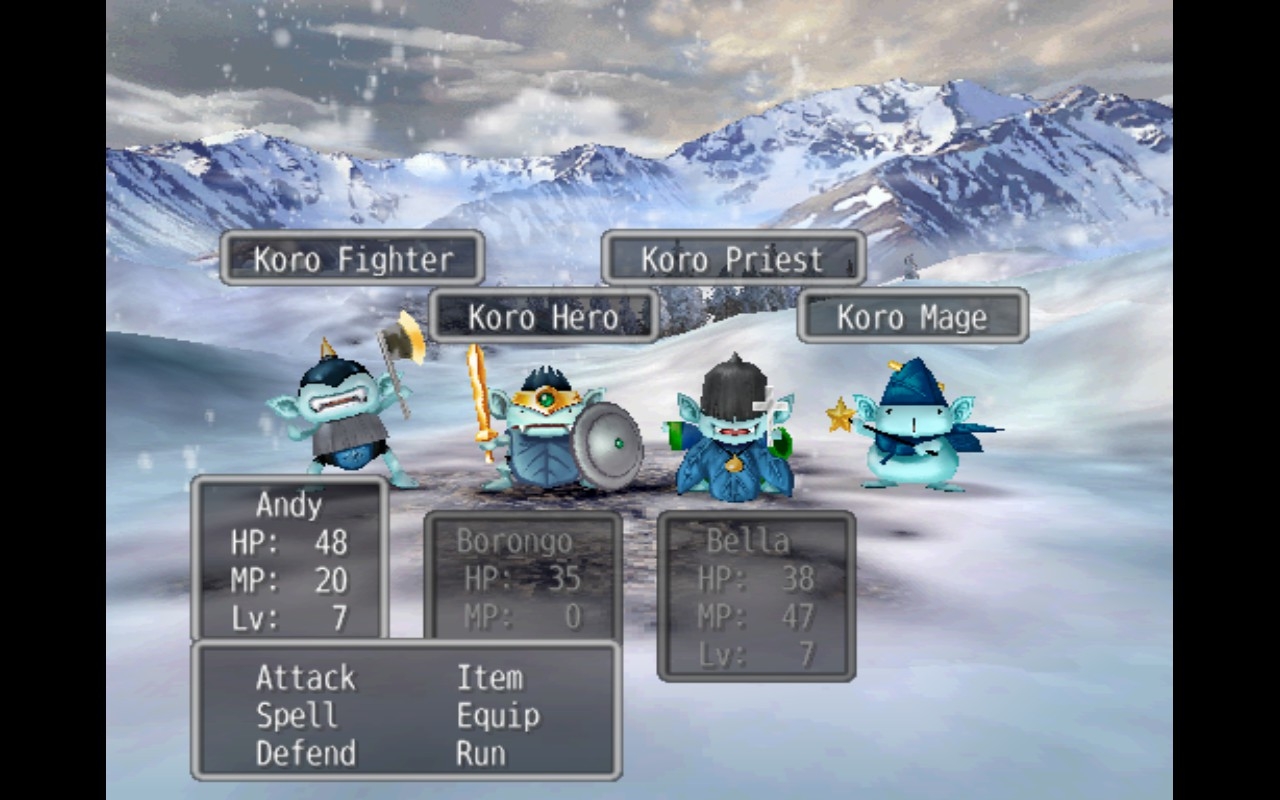Target the Koro Mage name label
Viewport: 1280px width, 800px height.
tap(912, 317)
